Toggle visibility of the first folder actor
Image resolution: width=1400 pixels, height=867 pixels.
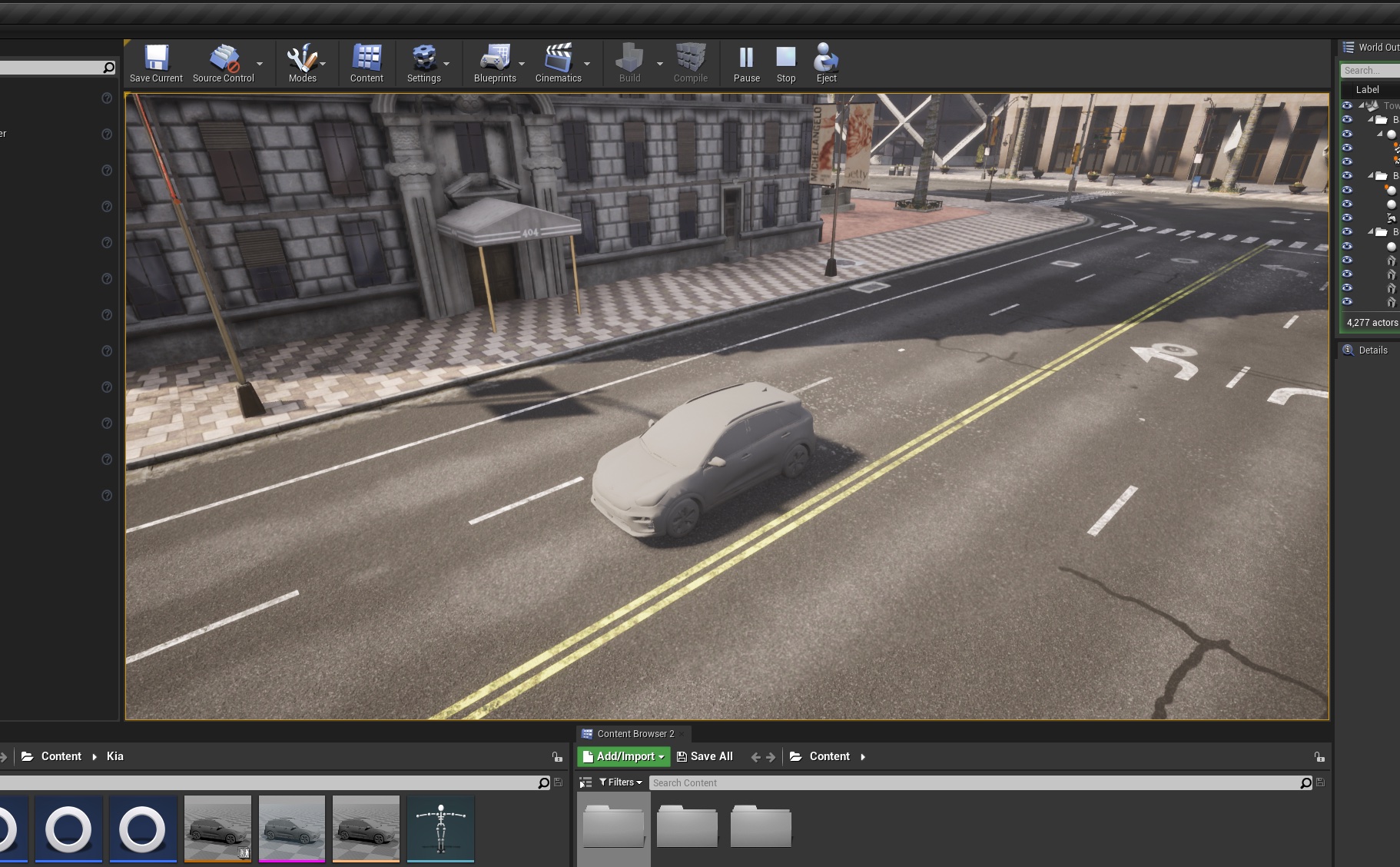point(1348,120)
